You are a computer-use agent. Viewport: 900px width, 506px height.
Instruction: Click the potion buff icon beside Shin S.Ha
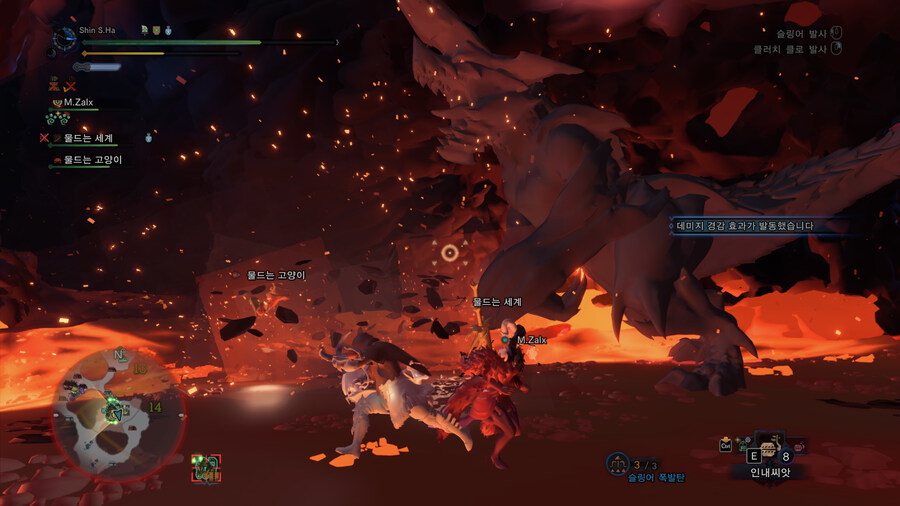(169, 31)
